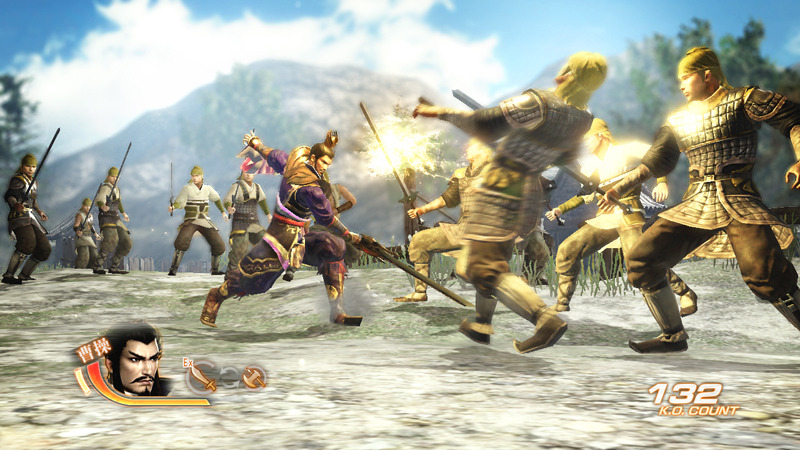Click the weapon swap arrows icon
Screen dimensions: 800x450
point(231,377)
